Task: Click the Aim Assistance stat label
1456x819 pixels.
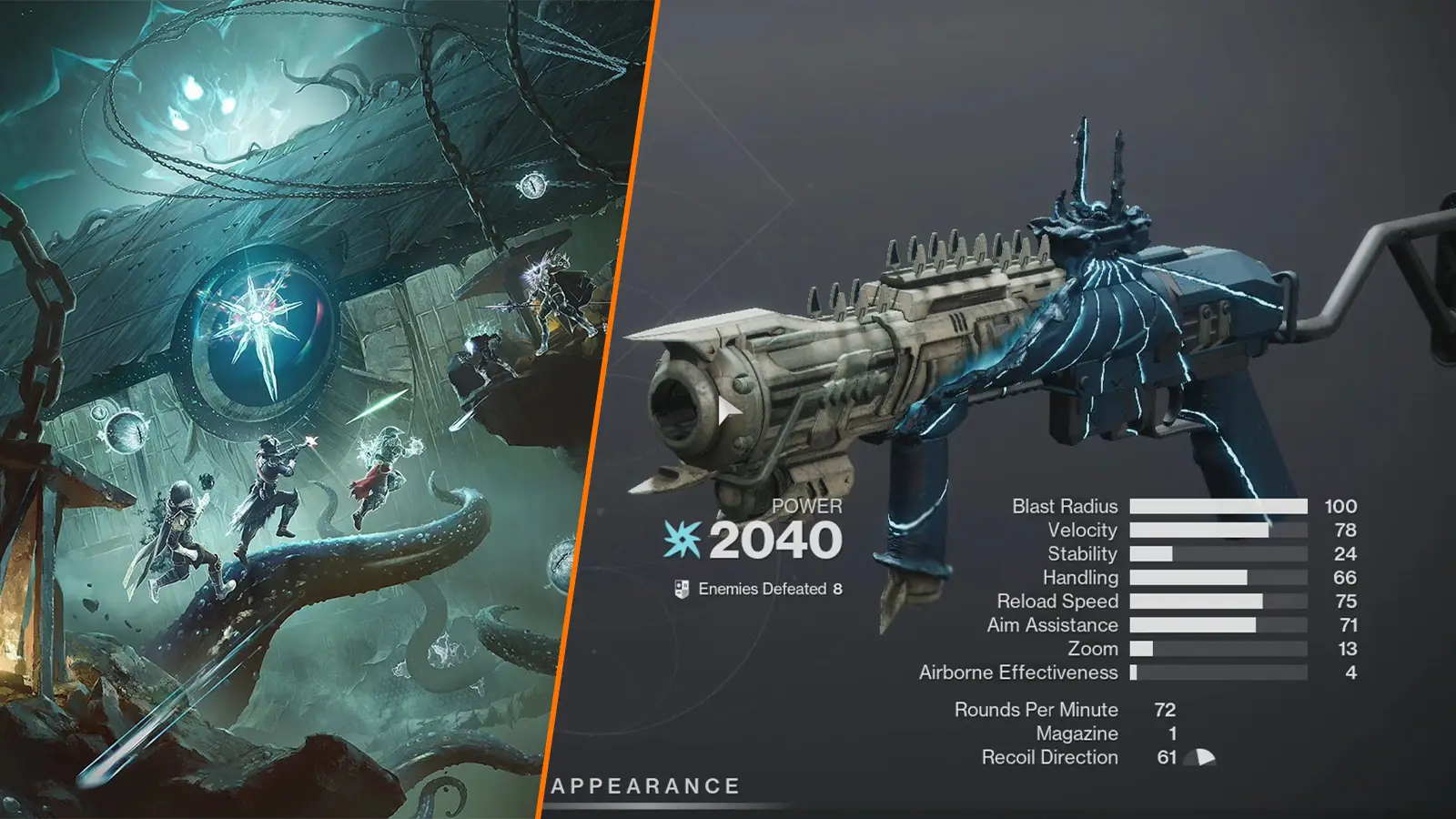Action: point(1052,625)
